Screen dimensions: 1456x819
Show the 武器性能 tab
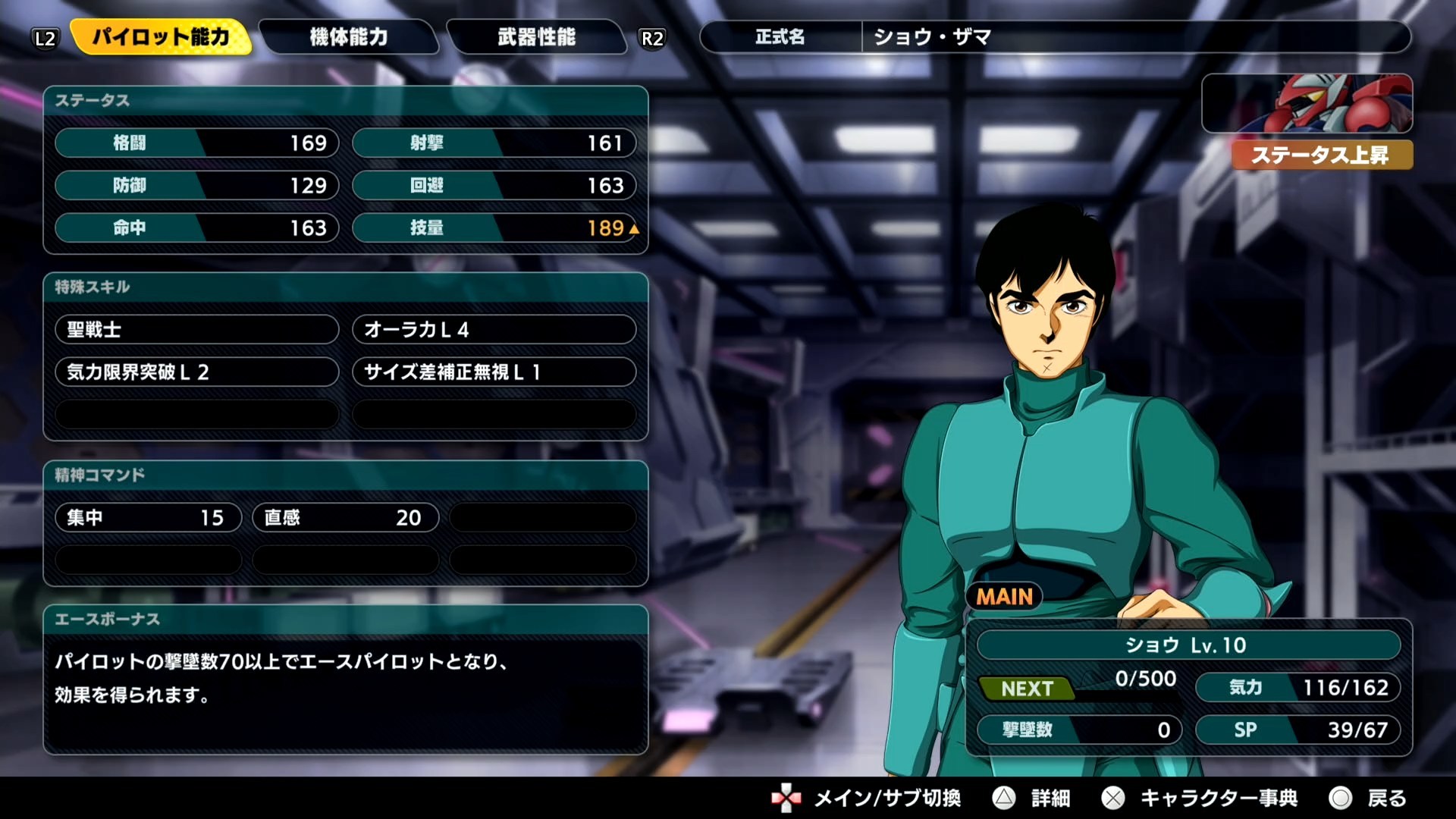536,37
